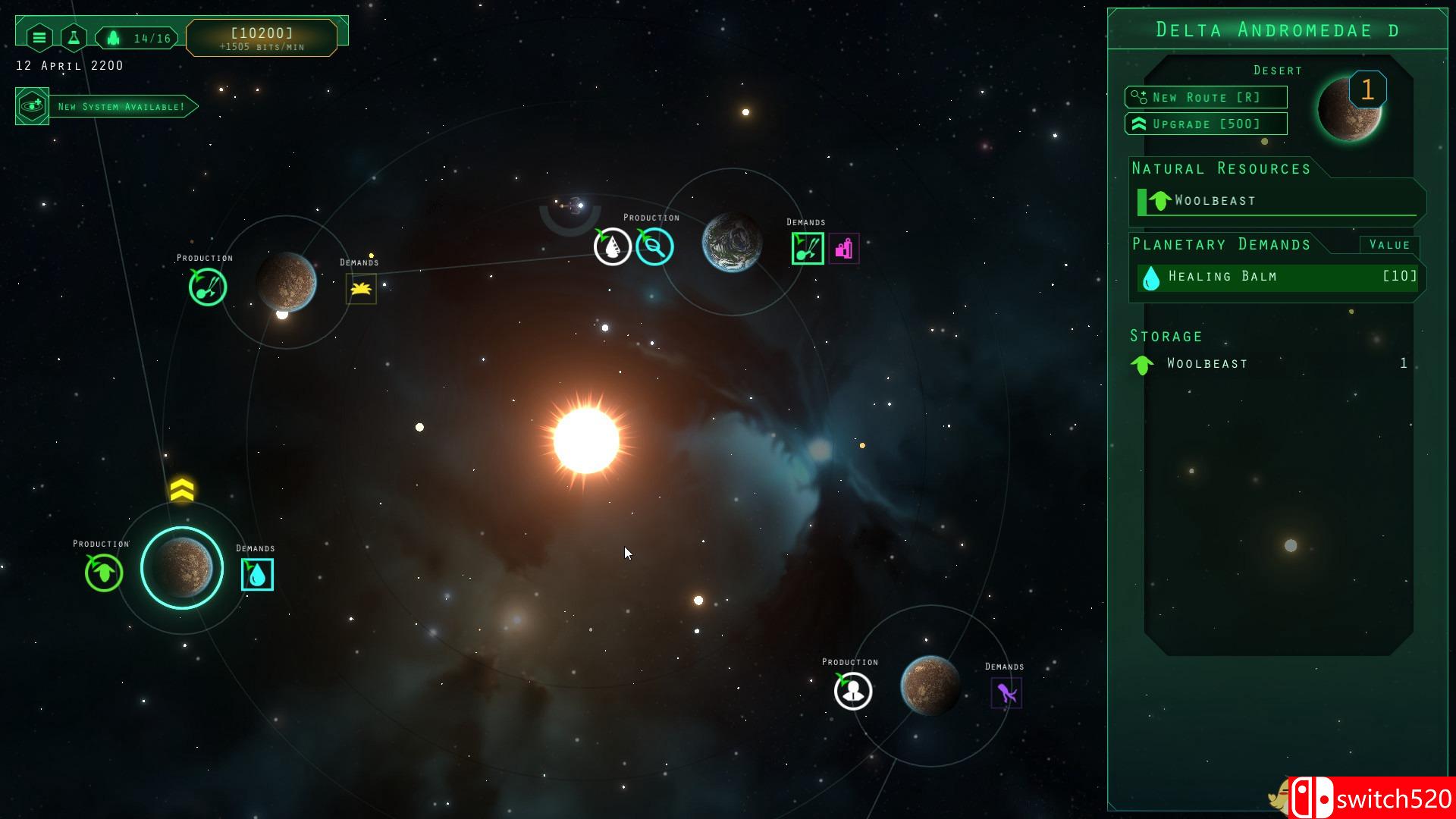Viewport: 1456px width, 819px height.
Task: Open the hamburger main menu
Action: [39, 37]
